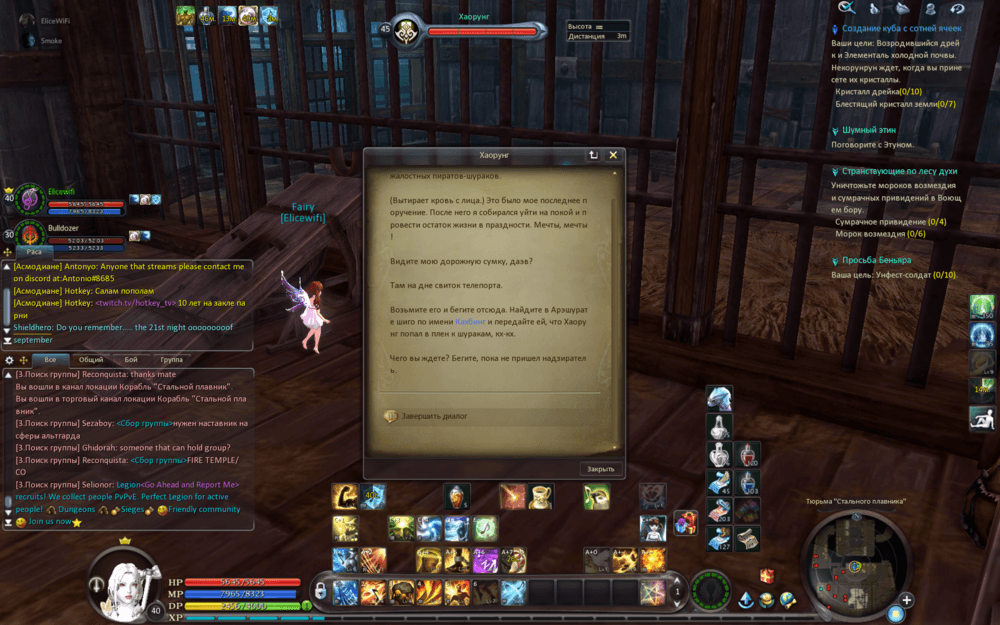Screen dimensions: 1000x625
Task: Switch to the Бой chat tab
Action: pos(131,360)
